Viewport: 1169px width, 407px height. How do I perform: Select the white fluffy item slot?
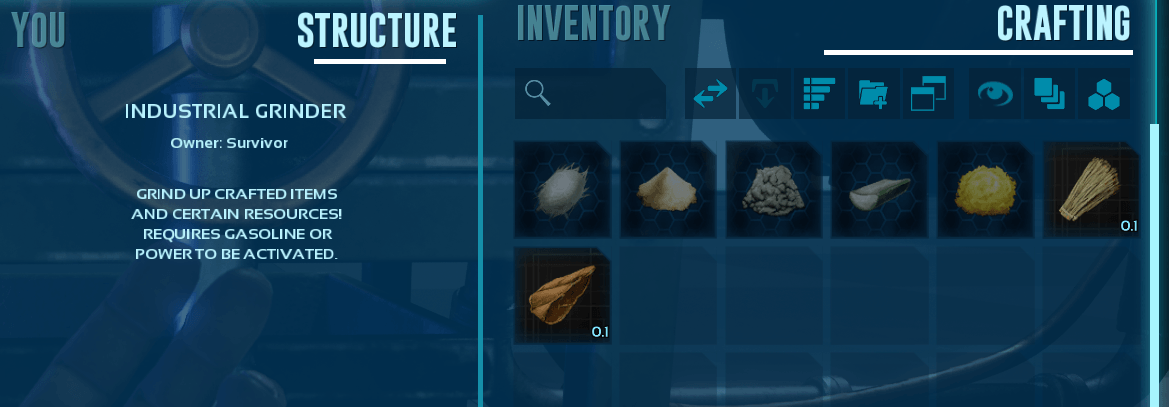[562, 189]
